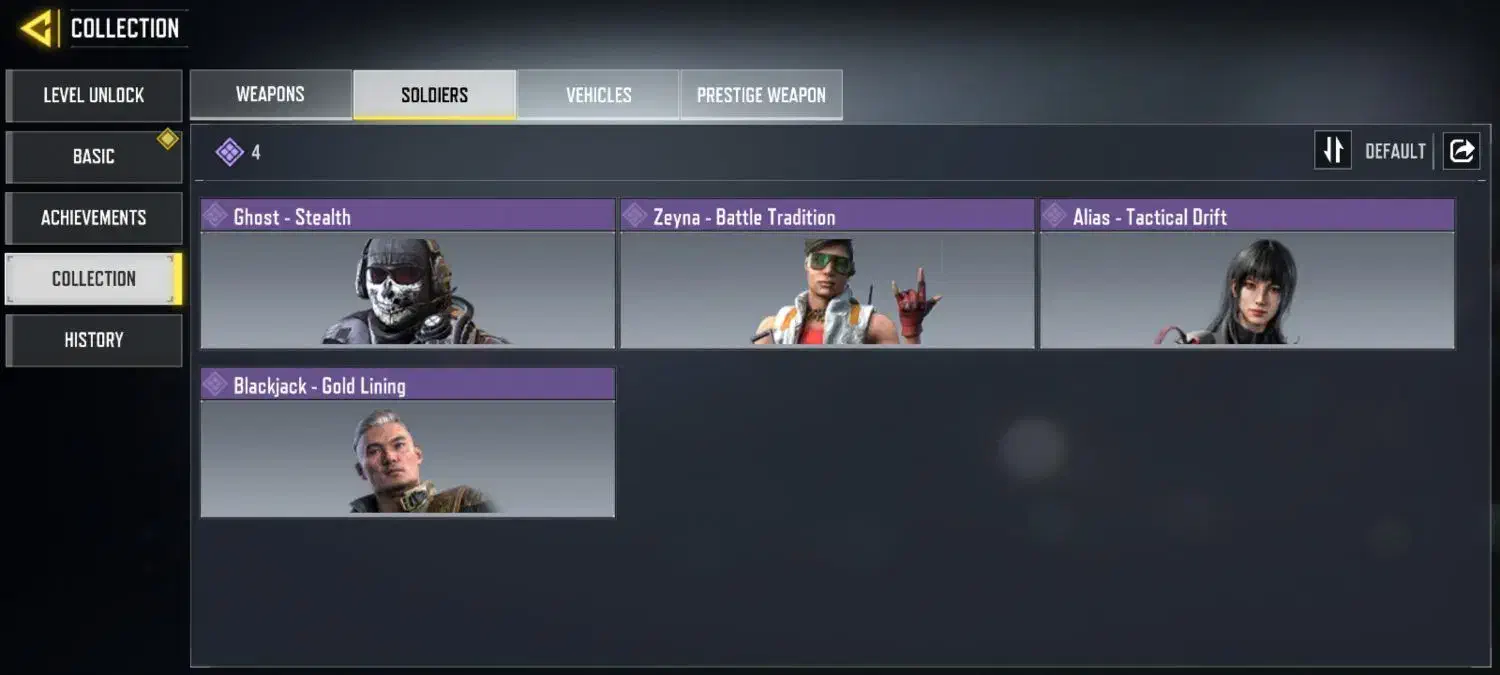
Task: Select the Ghost - Stealth soldier card
Action: pyautogui.click(x=408, y=273)
